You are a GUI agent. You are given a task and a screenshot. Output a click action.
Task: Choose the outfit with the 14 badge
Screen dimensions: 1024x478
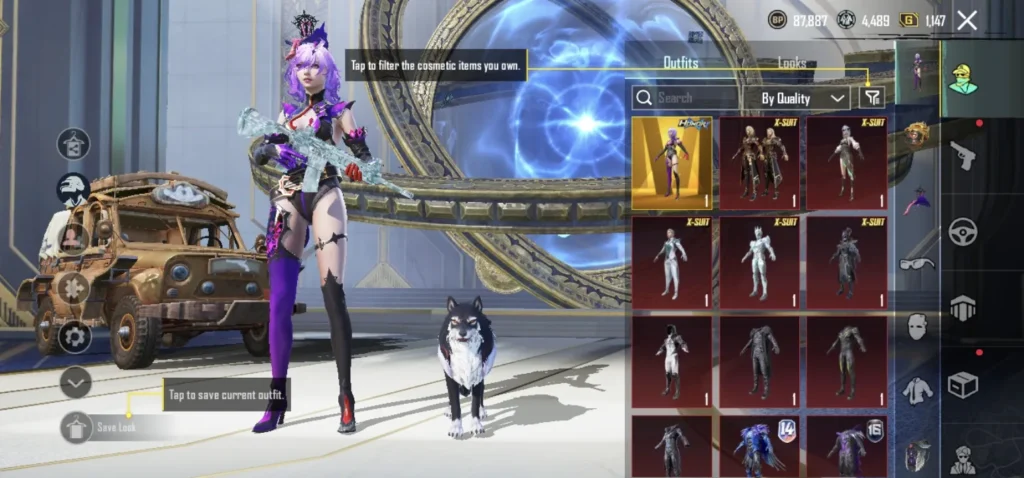coord(759,446)
